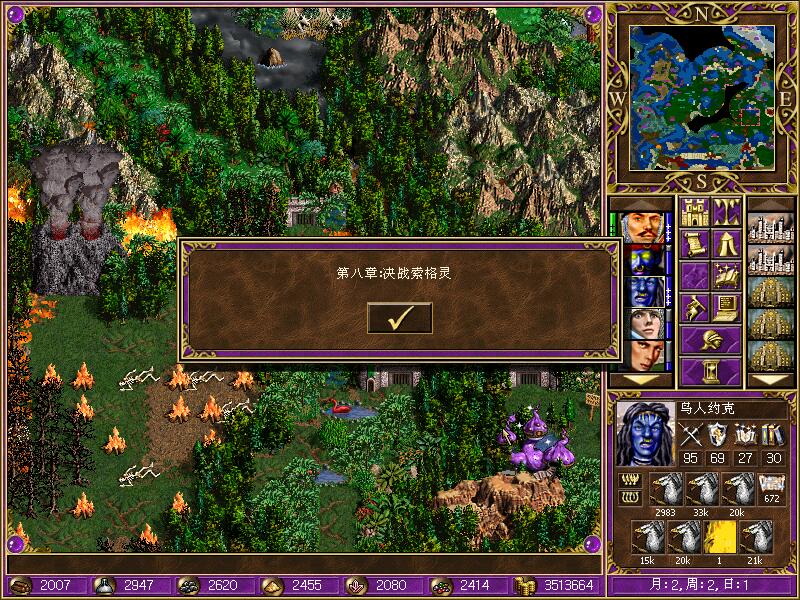Image resolution: width=800 pixels, height=600 pixels.
Task: Select next hero using helmet button
Action: (711, 339)
